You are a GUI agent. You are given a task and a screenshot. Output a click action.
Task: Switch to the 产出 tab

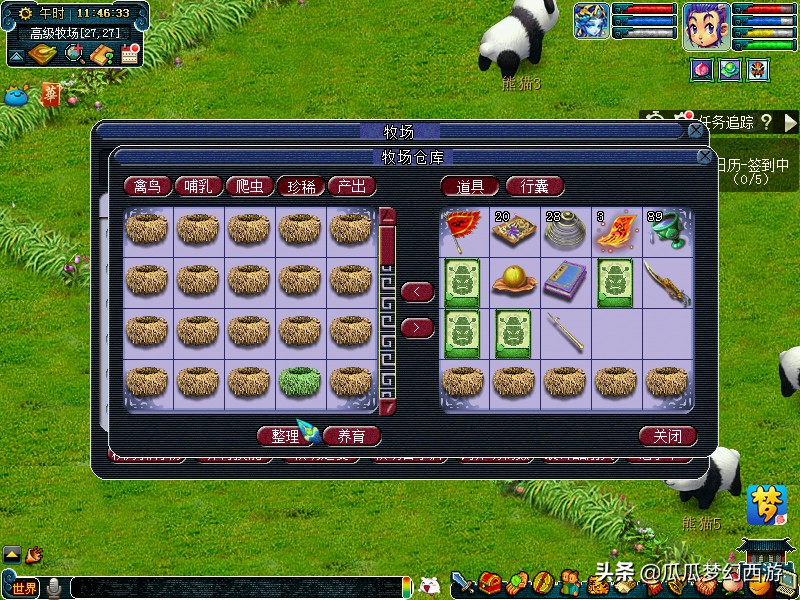[x=352, y=186]
